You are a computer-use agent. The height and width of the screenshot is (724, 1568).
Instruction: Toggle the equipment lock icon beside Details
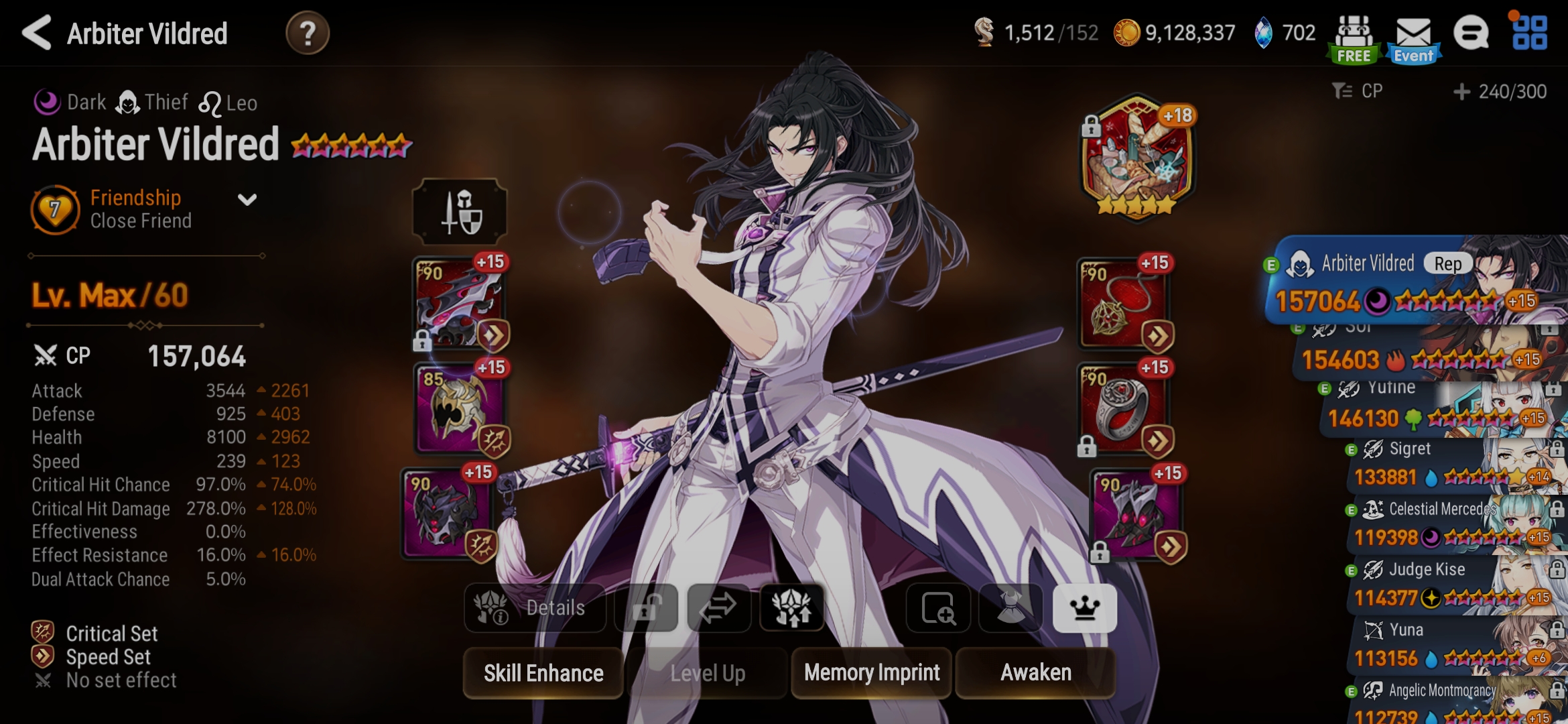[x=647, y=608]
